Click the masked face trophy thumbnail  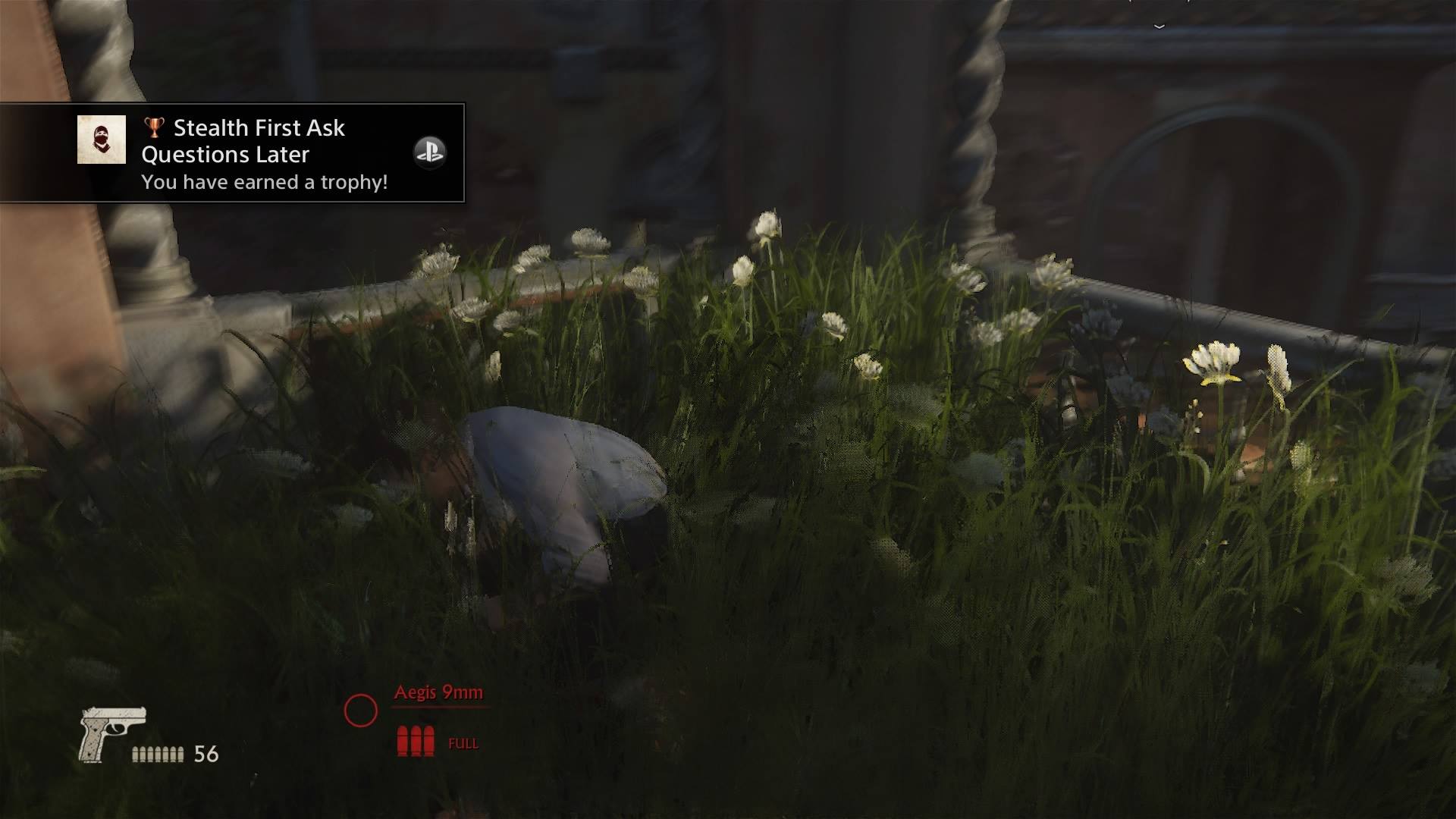102,140
